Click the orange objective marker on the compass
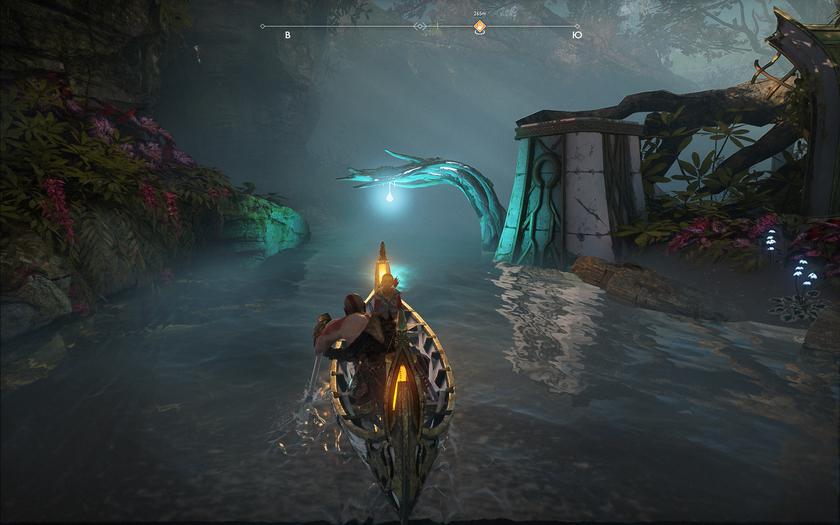Viewport: 840px width, 525px height. pyautogui.click(x=479, y=26)
